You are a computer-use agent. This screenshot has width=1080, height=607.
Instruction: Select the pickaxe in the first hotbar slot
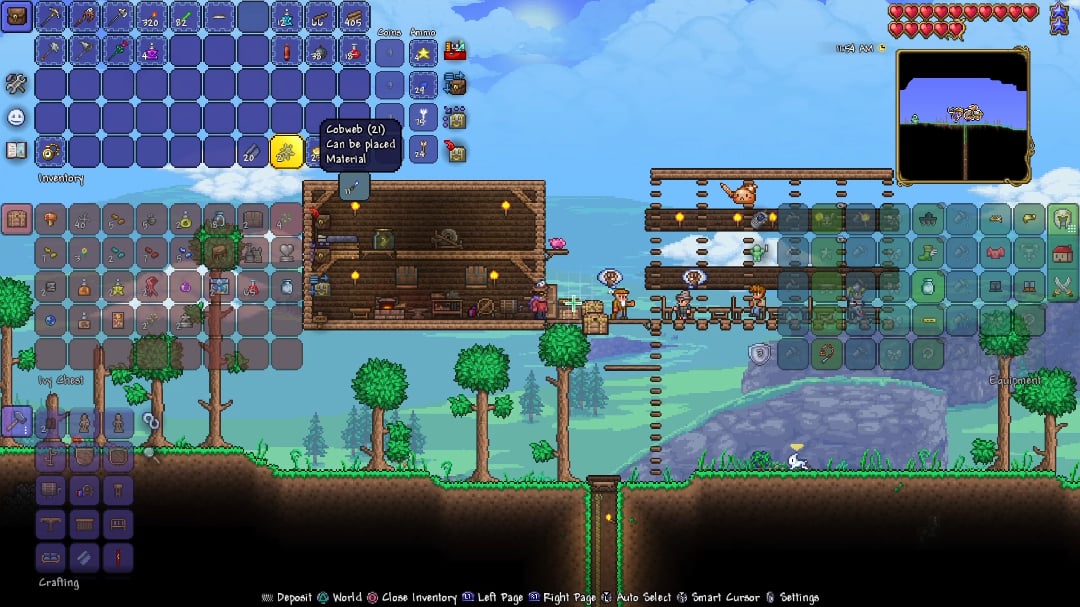point(50,16)
